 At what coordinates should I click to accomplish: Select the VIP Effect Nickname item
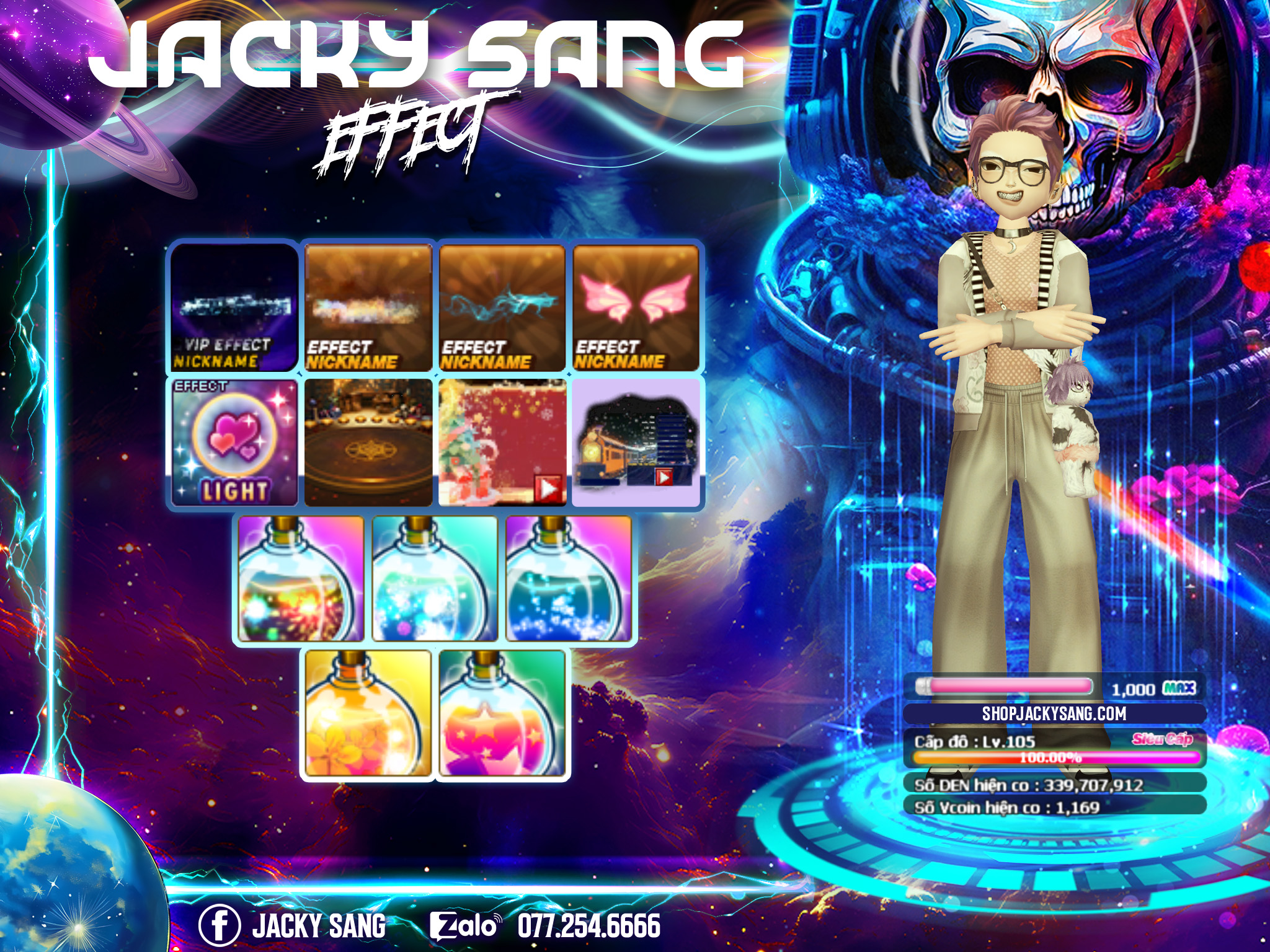click(x=234, y=307)
